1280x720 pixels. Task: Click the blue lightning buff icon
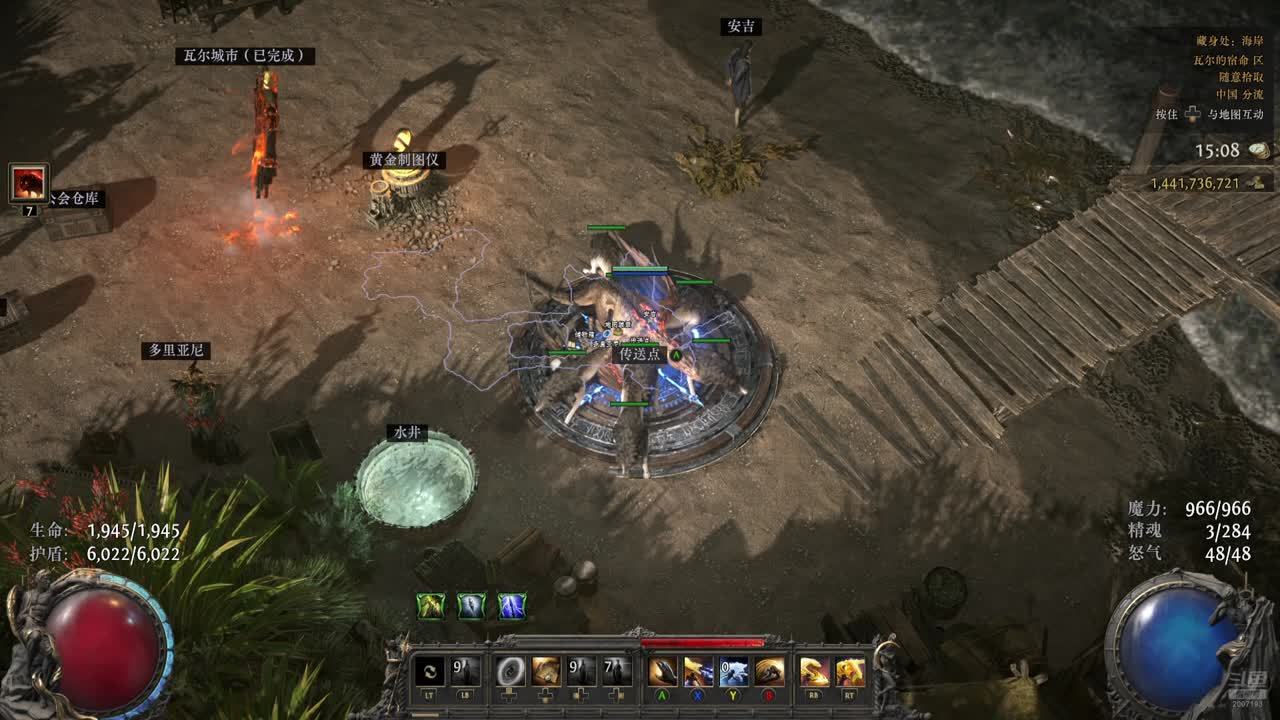click(512, 606)
